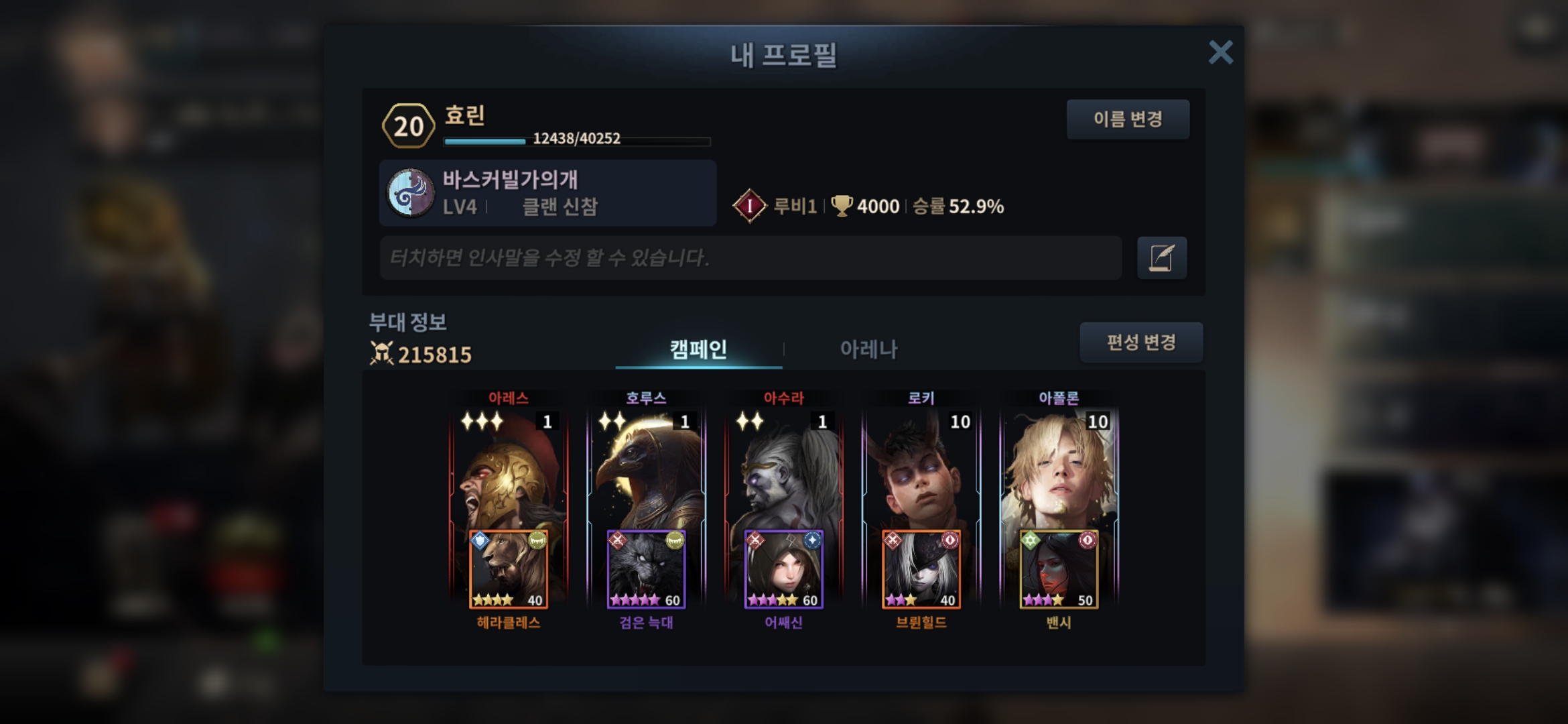Screen dimensions: 1568x724
Task: Click the 루비1 rank emblem
Action: pos(749,206)
